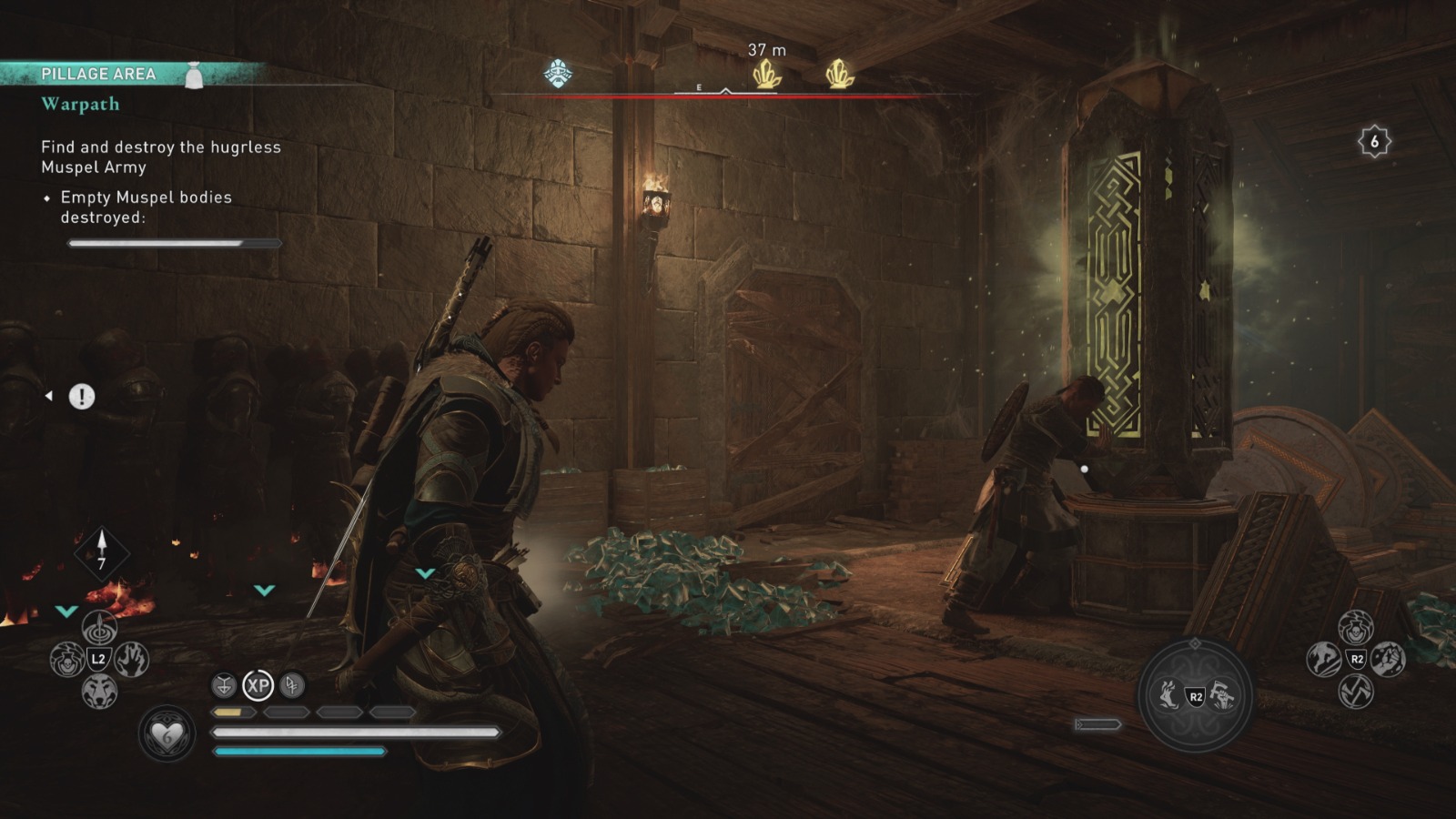Click the Pillage Area loot bag icon
1456x819 pixels.
click(192, 76)
